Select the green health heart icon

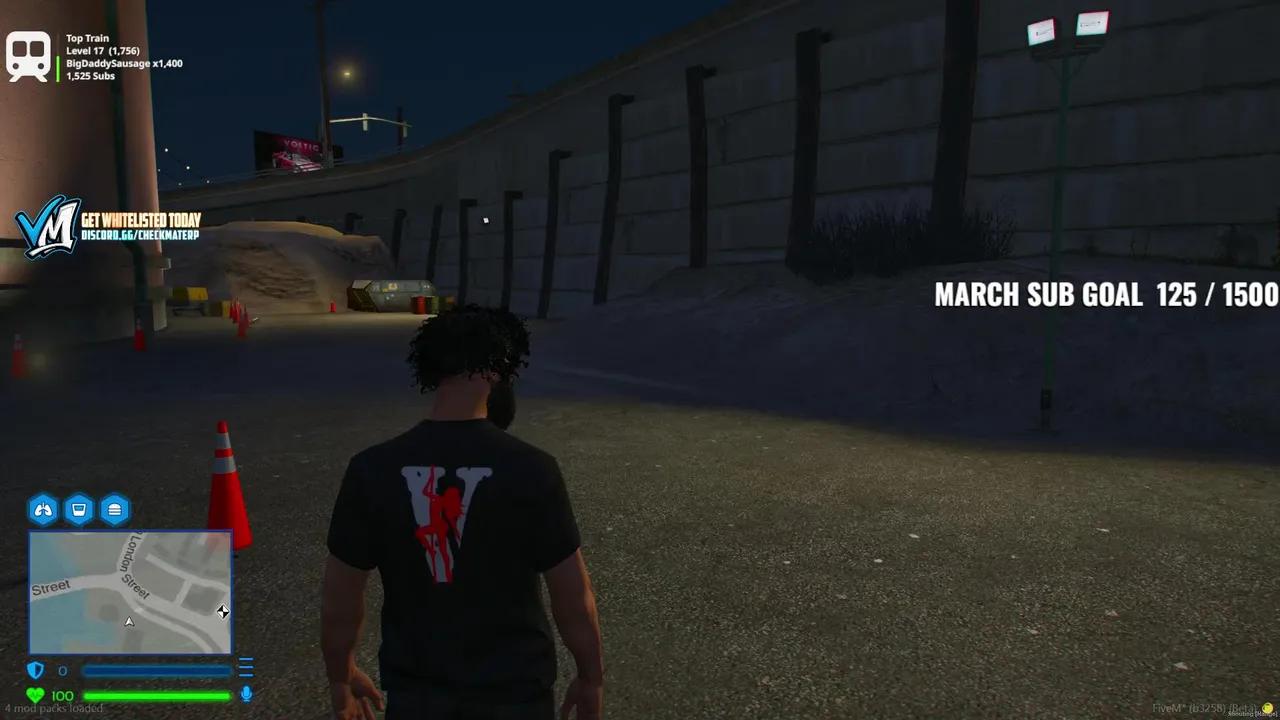37,694
